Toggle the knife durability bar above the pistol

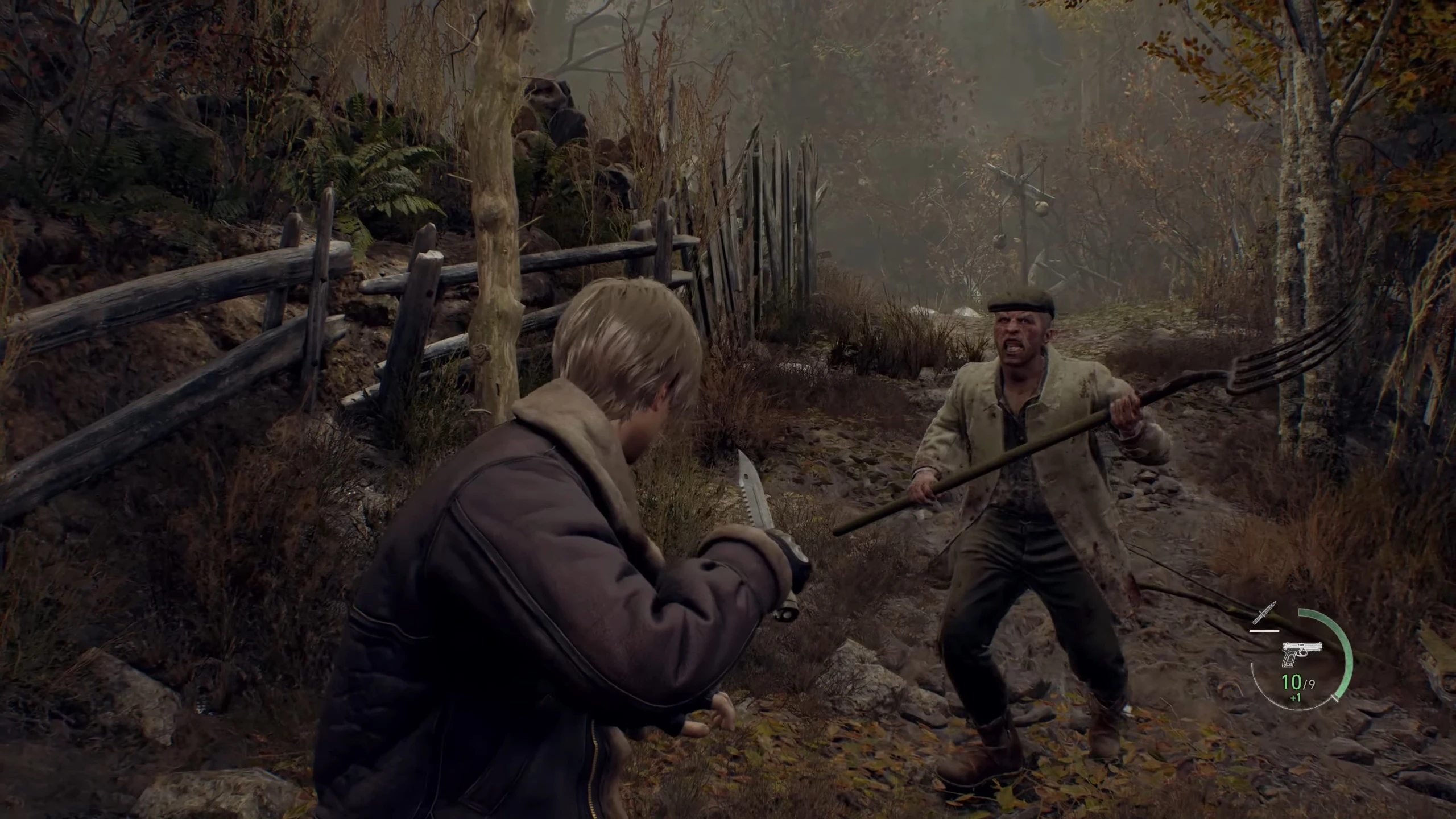(1265, 631)
